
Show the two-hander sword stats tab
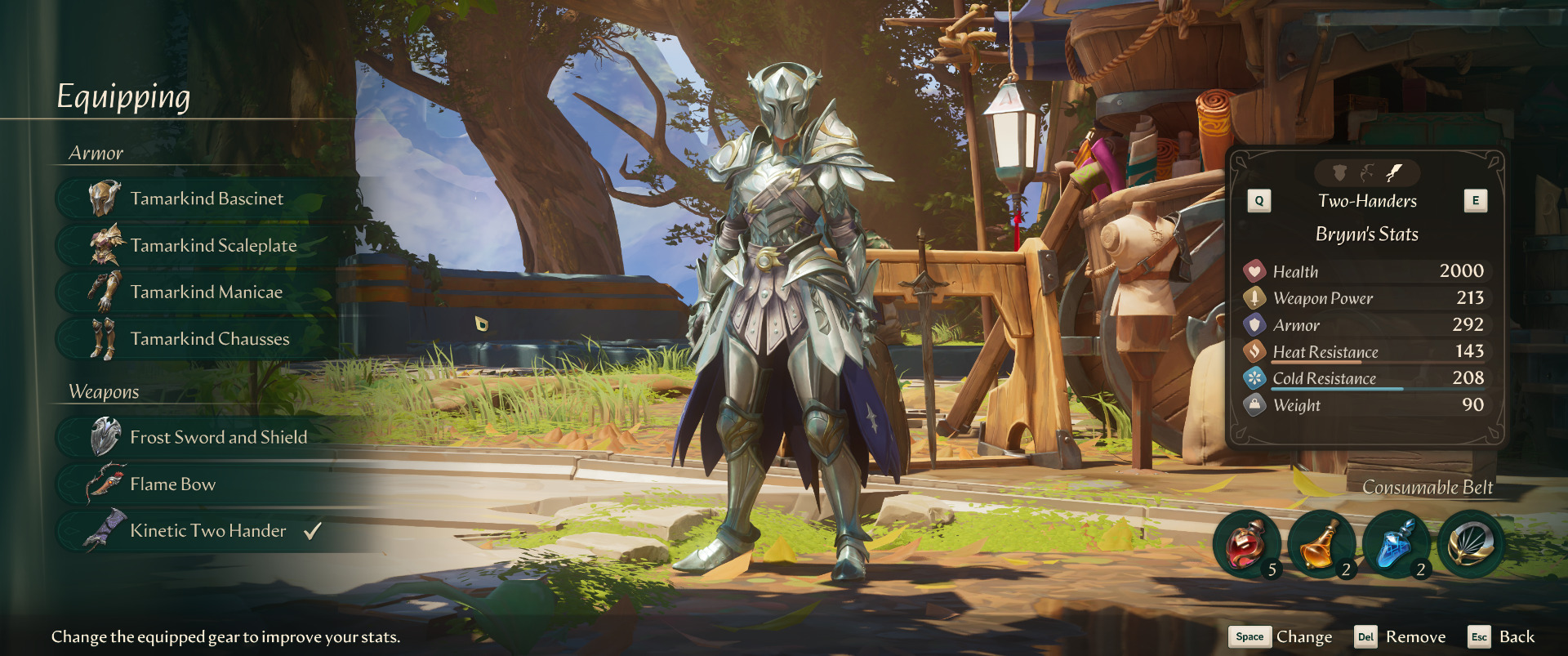1395,172
